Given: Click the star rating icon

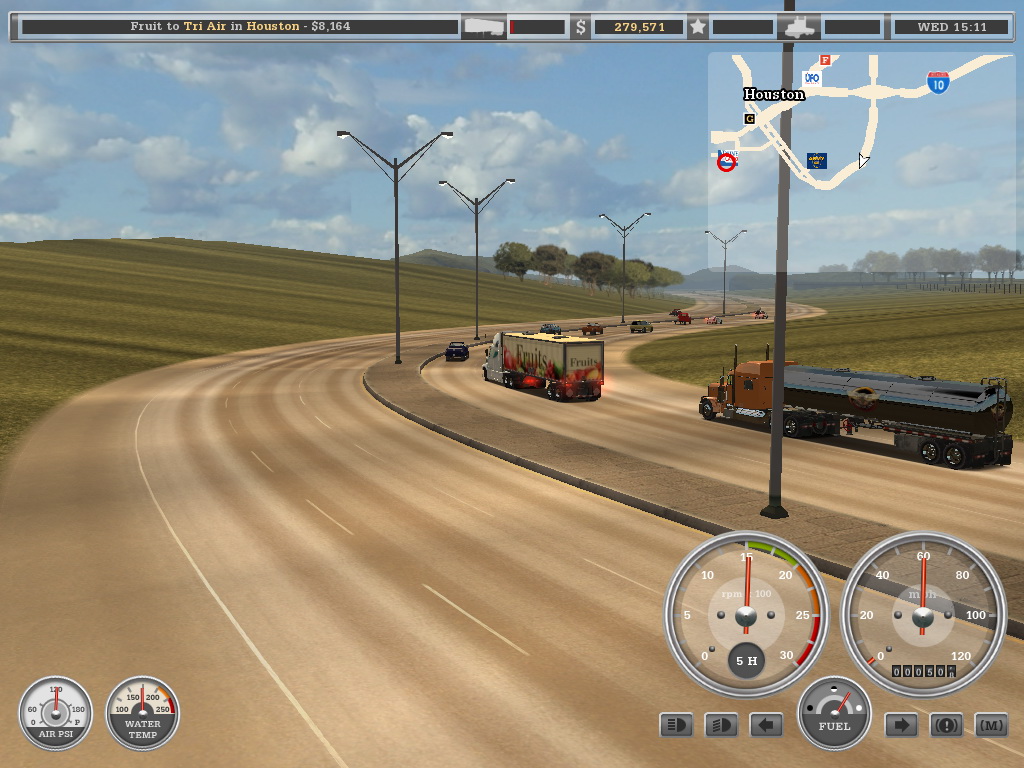Looking at the screenshot, I should [x=698, y=27].
